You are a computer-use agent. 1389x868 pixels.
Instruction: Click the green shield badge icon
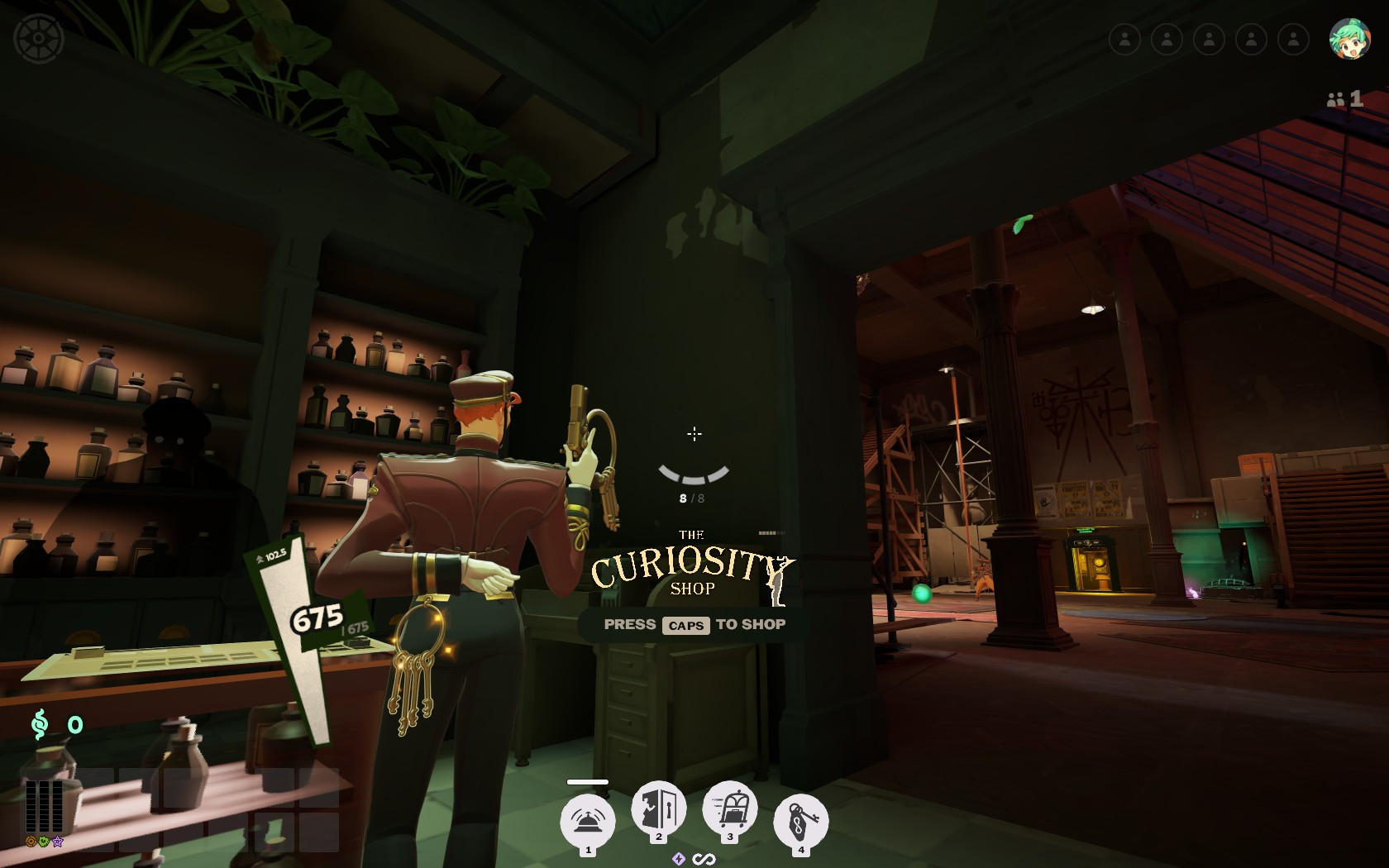[44, 841]
